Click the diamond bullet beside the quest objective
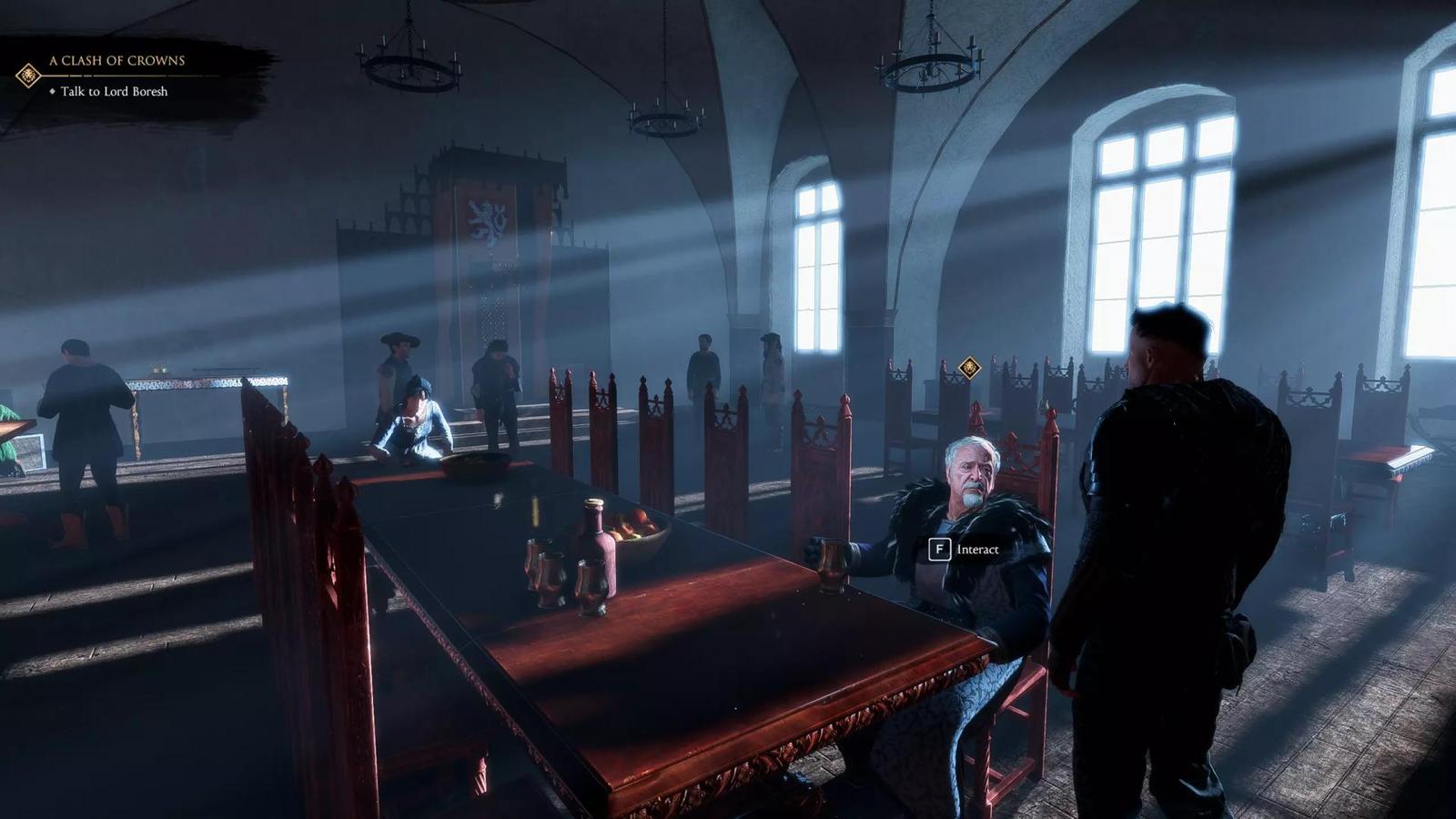The image size is (1456, 819). click(53, 92)
